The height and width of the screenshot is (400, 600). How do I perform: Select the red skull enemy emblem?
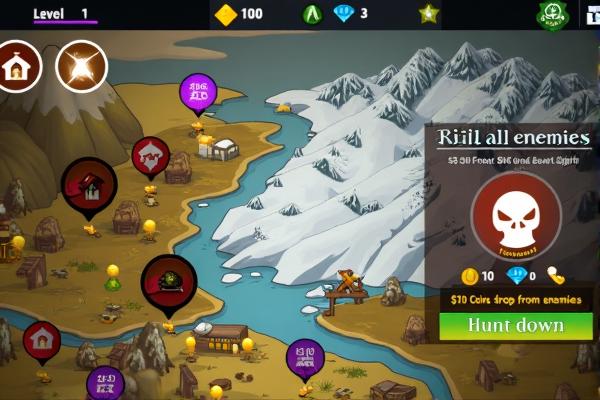tap(515, 215)
